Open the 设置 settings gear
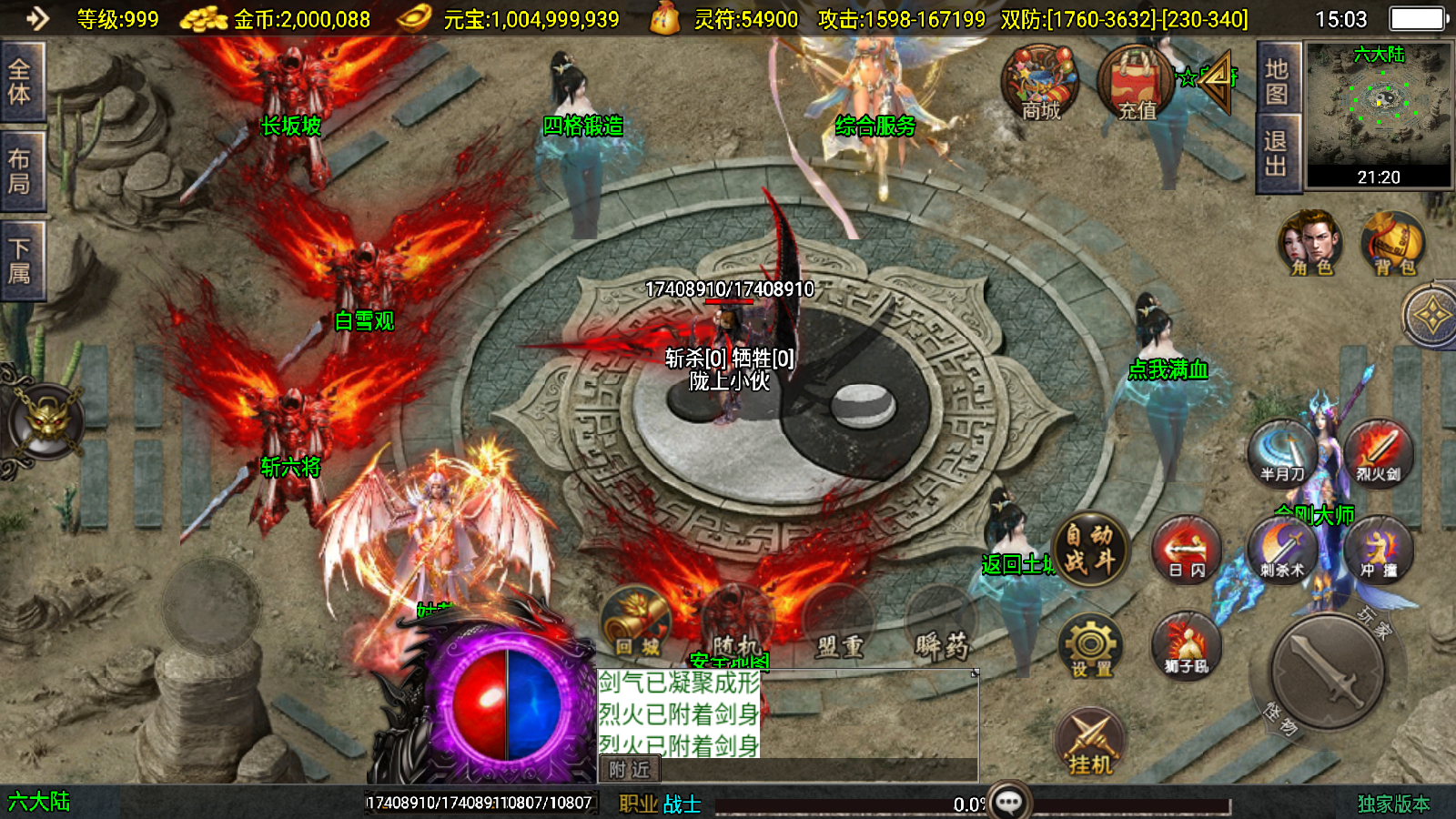Screen dimensions: 1456x819 [x=1090, y=646]
